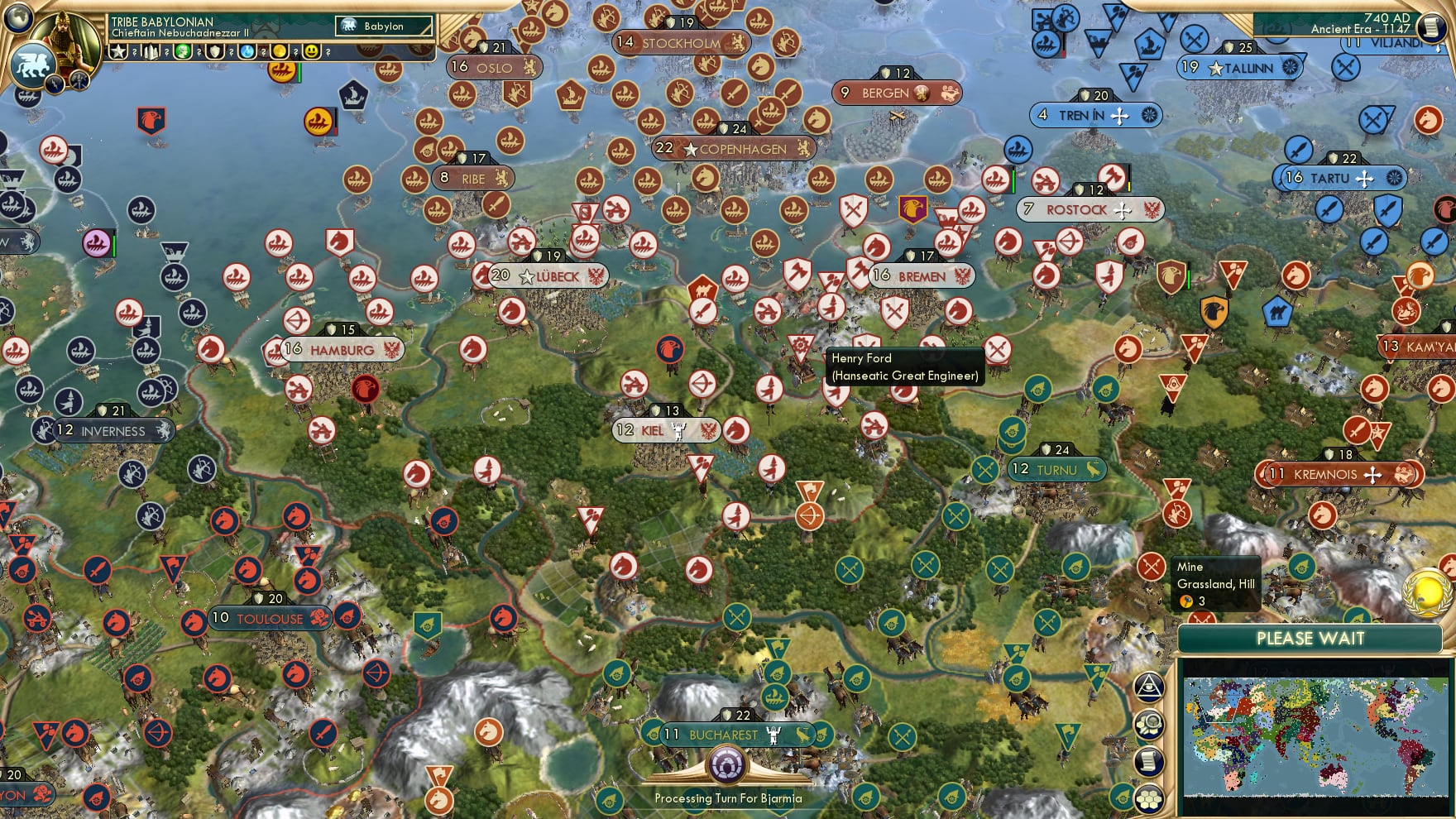Image resolution: width=1456 pixels, height=819 pixels.
Task: Select the Babylon civilization dropdown
Action: click(385, 26)
